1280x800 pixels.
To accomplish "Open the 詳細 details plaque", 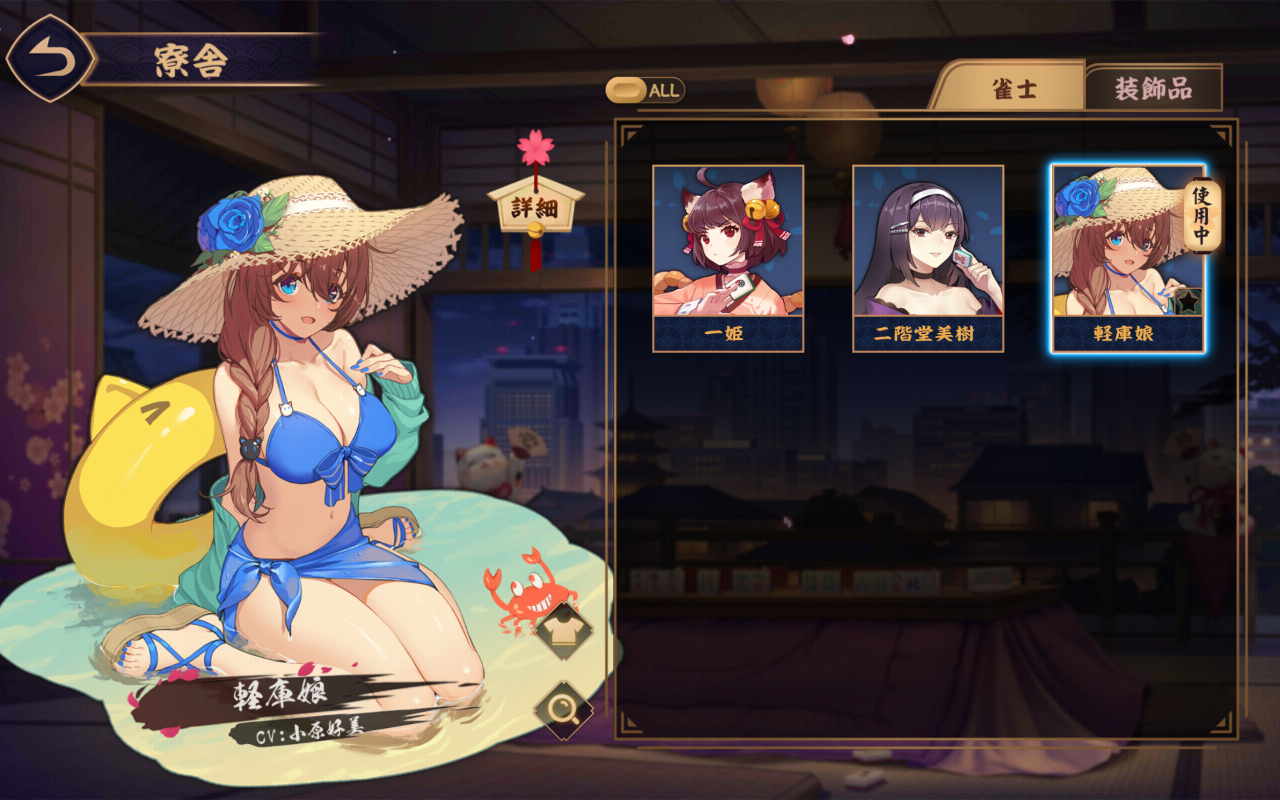I will click(536, 208).
